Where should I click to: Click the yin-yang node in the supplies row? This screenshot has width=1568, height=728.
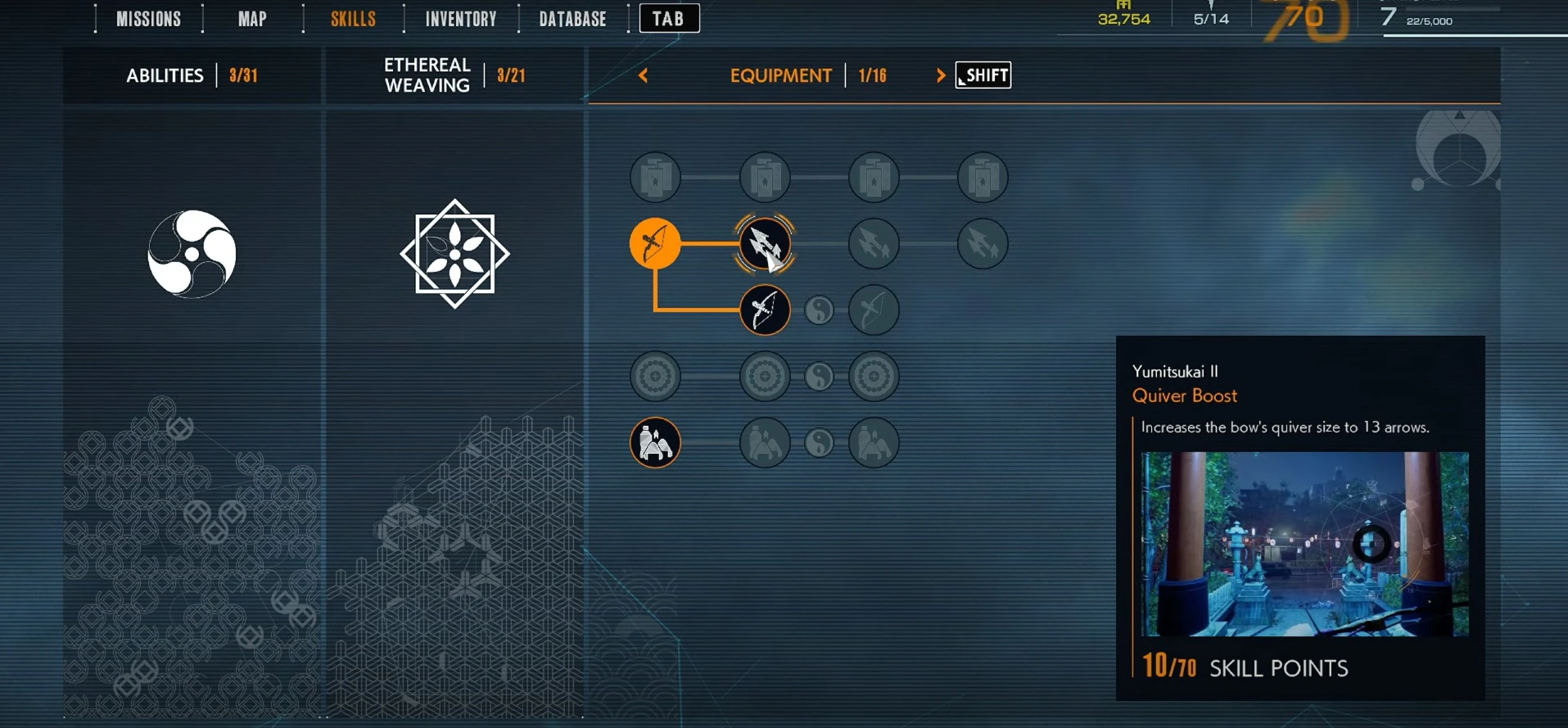tap(820, 442)
